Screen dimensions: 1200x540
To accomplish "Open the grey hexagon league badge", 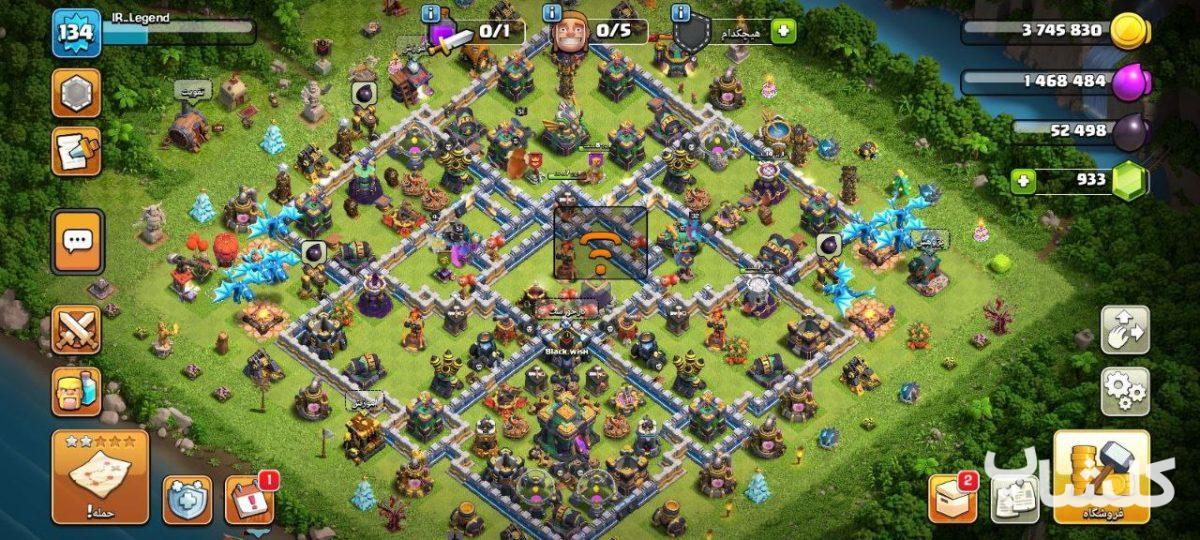I will (x=76, y=94).
